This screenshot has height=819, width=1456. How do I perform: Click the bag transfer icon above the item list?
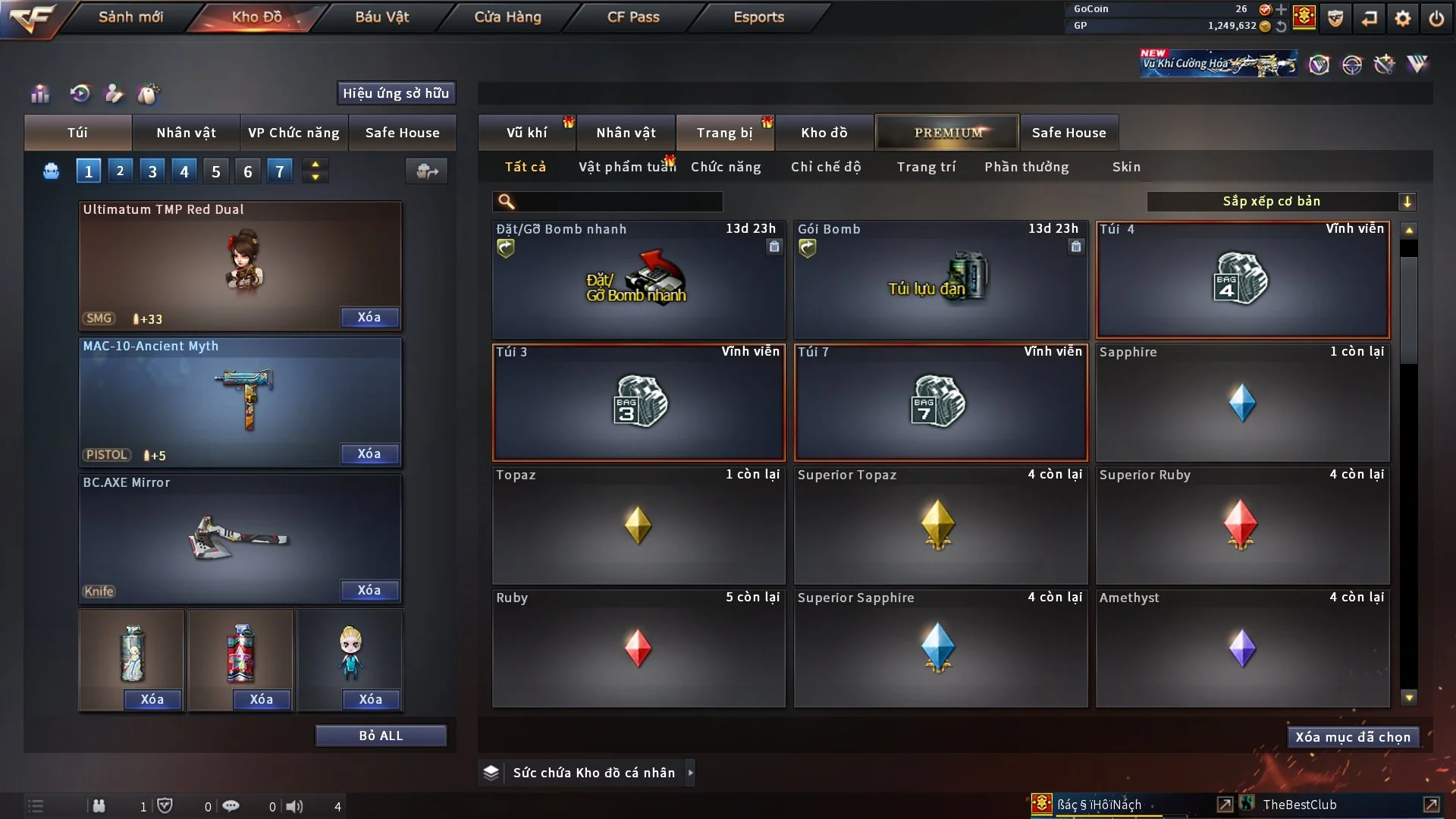coord(426,171)
